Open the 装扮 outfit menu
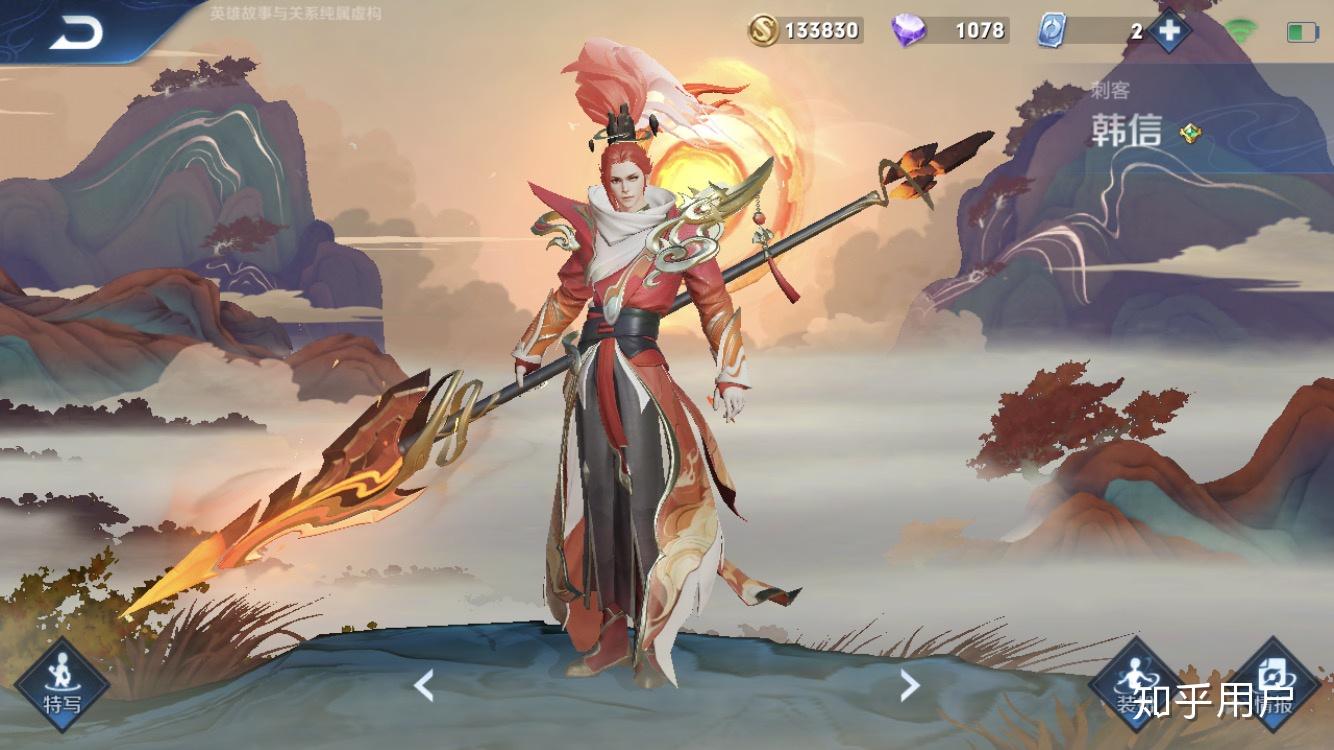Screen dimensions: 1334x750 [1135, 685]
